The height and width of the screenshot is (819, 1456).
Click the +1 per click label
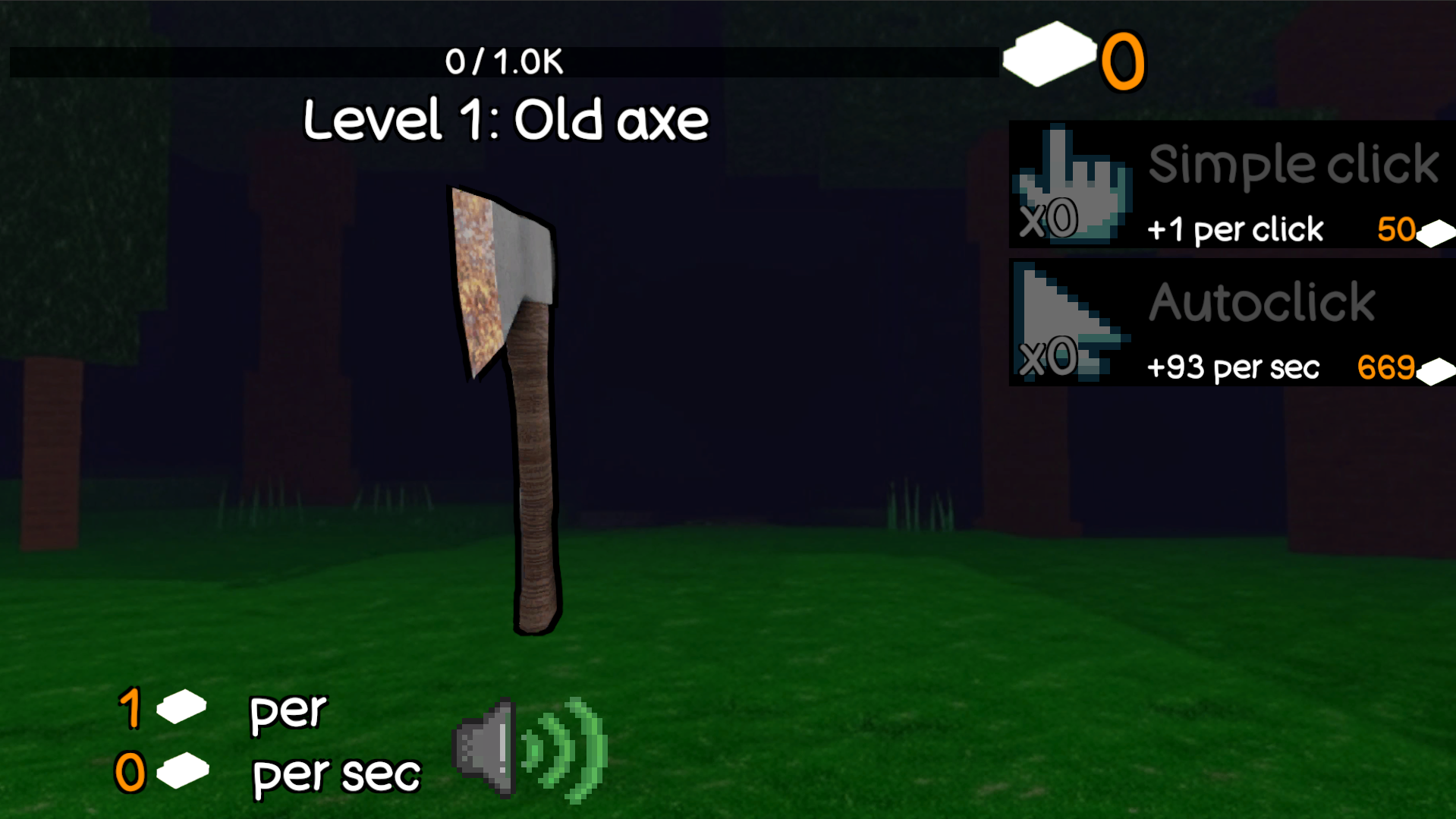pyautogui.click(x=1234, y=229)
